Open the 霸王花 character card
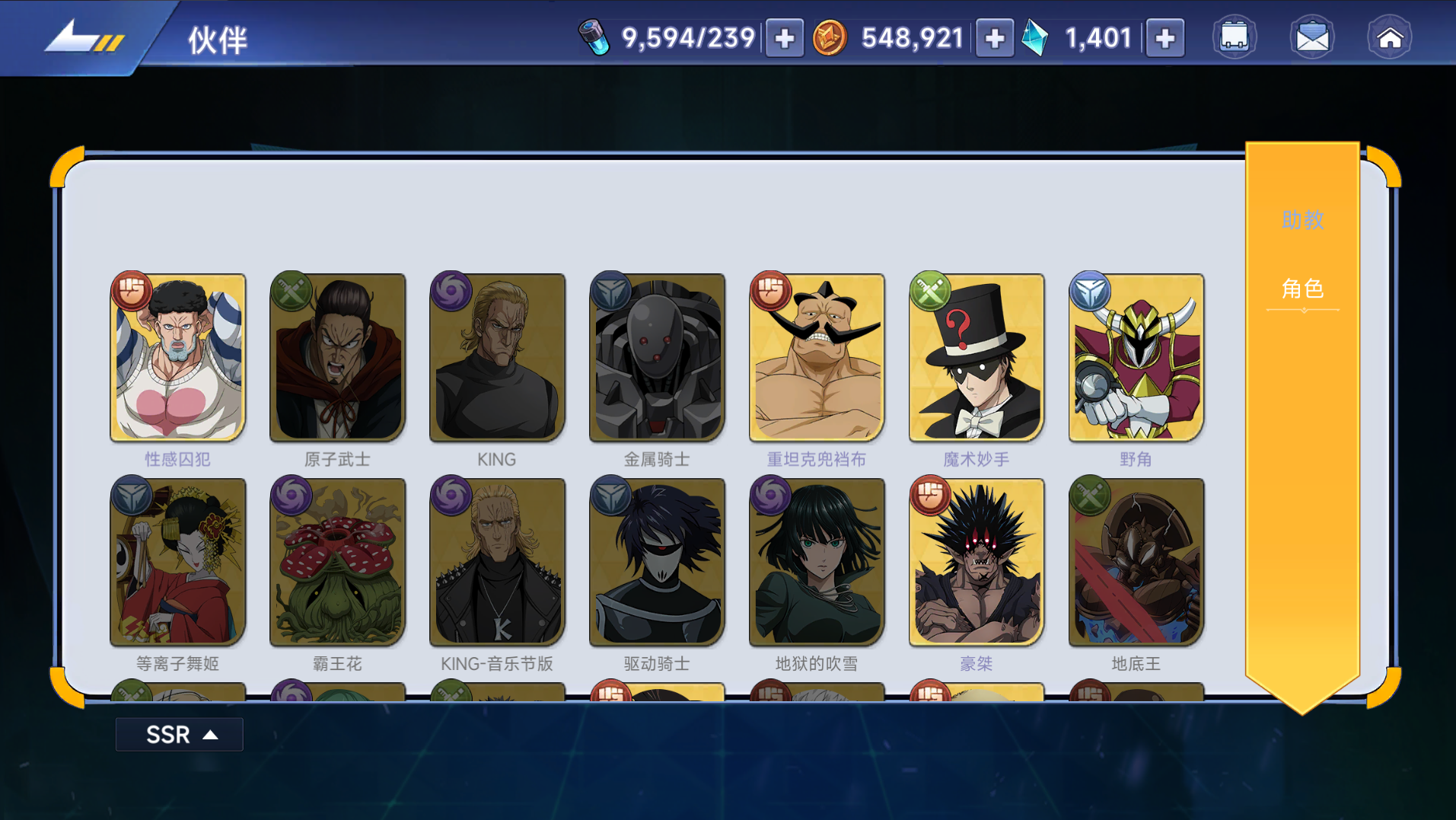Viewport: 1456px width, 820px height. tap(338, 563)
